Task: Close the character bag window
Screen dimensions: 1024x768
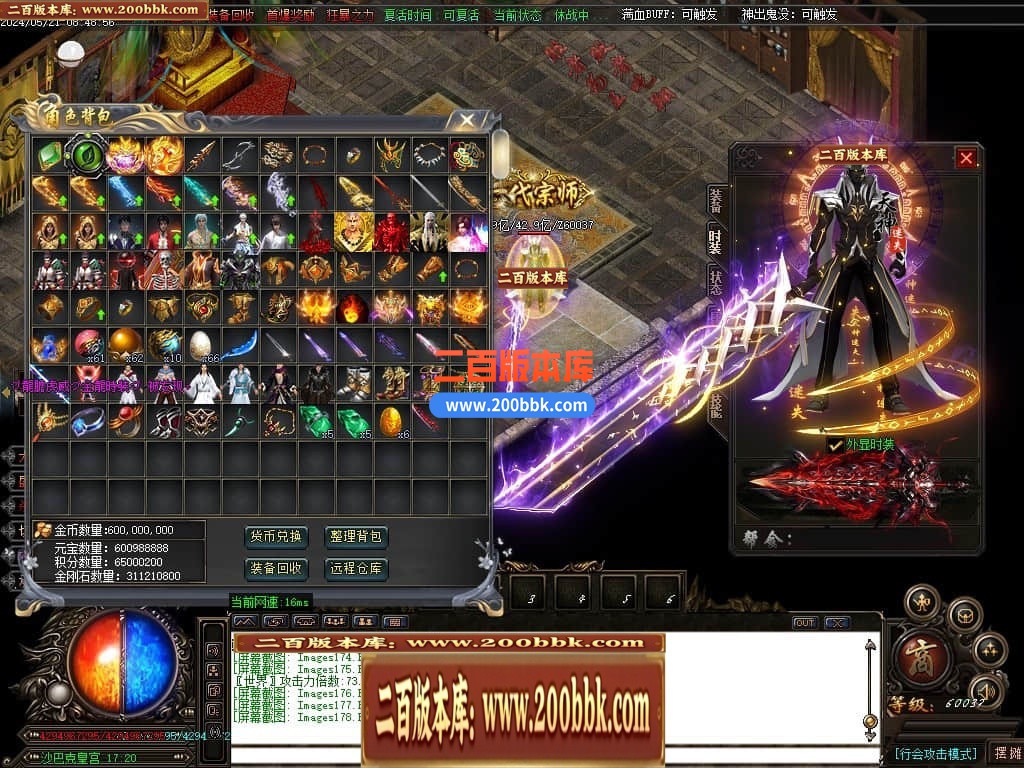Action: point(466,121)
